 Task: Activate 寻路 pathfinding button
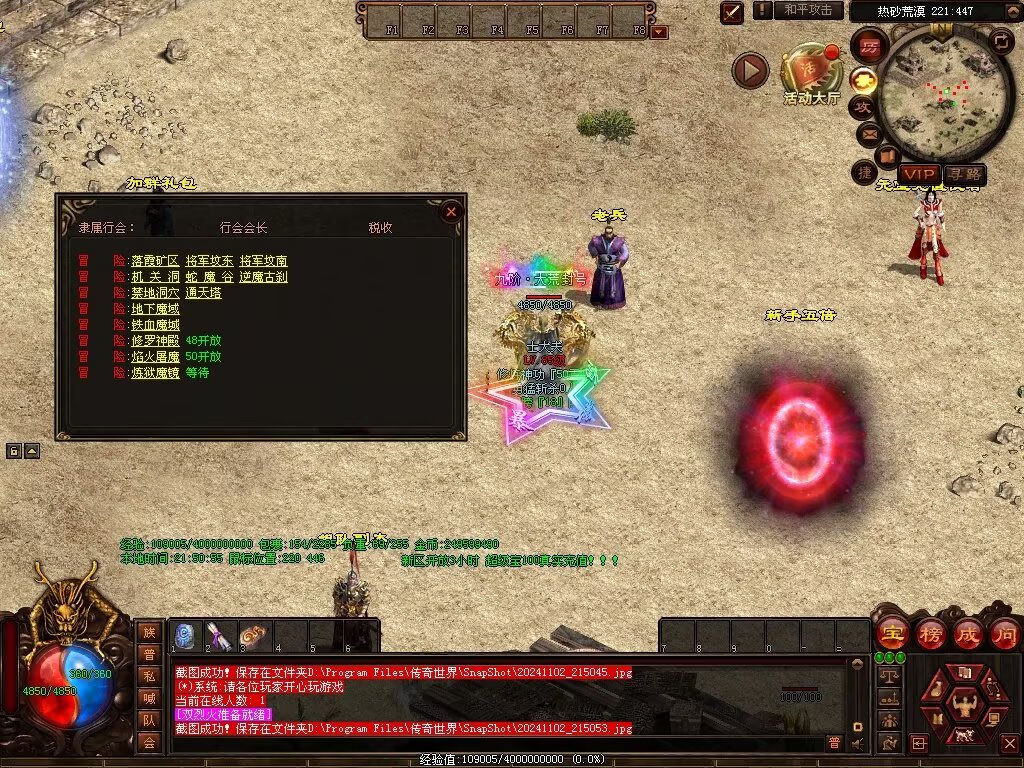[x=964, y=174]
